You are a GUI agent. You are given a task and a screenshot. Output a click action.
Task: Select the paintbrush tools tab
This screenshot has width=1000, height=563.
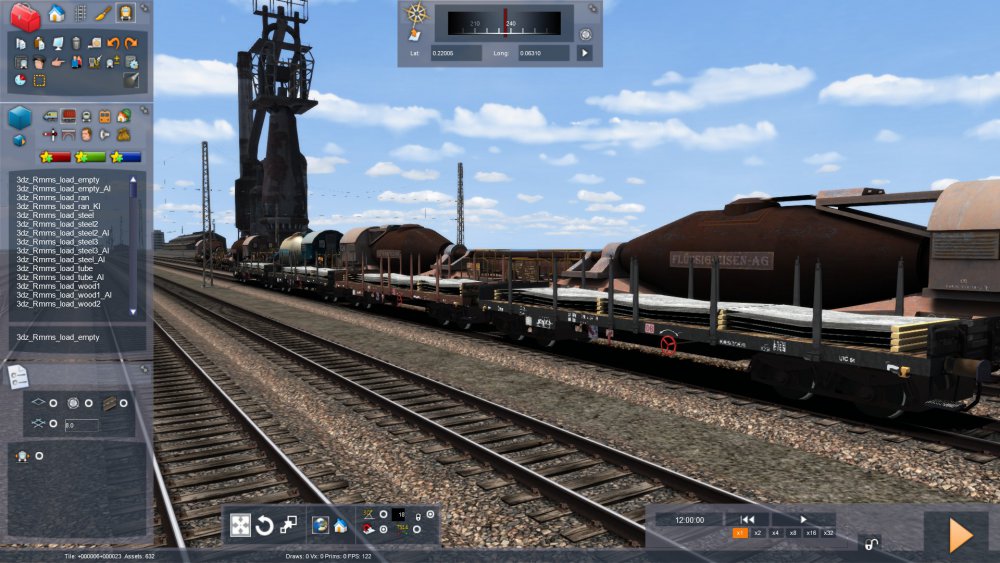click(103, 13)
